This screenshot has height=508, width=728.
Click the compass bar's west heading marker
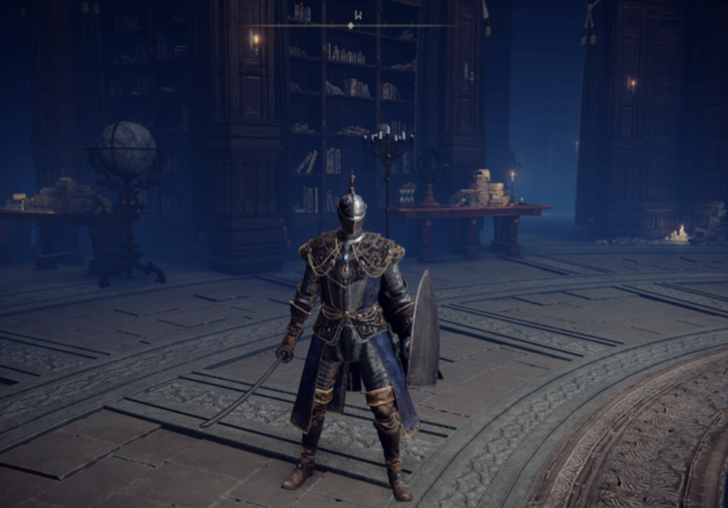tap(358, 15)
